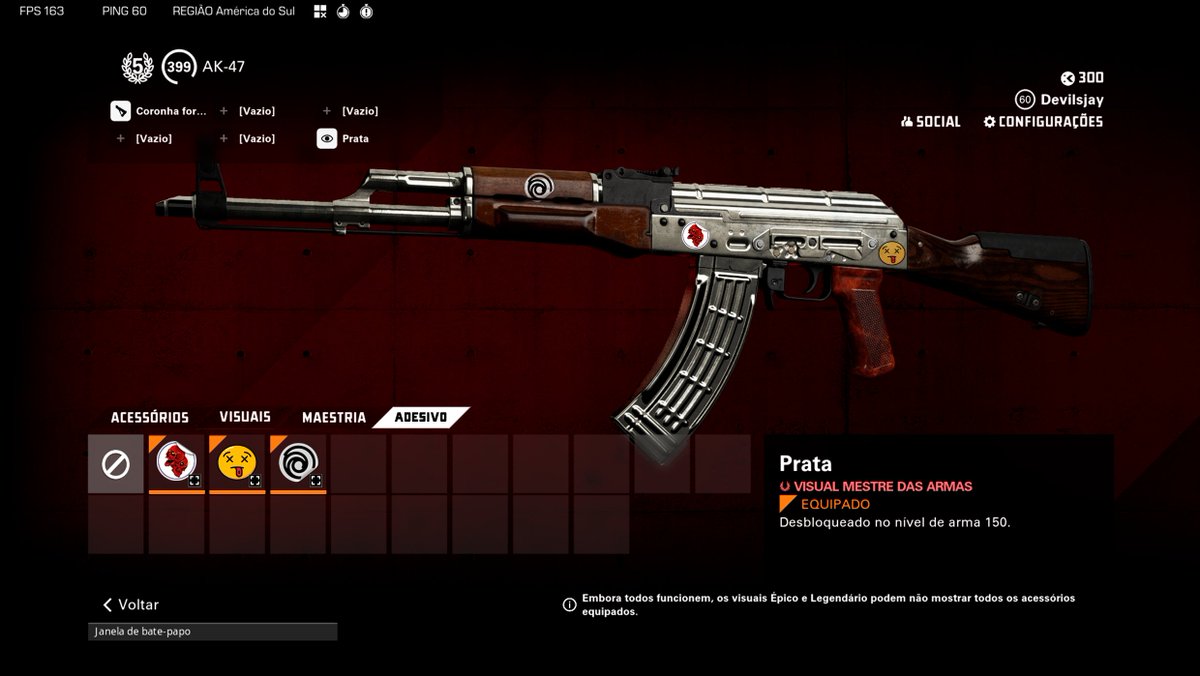Switch to the Acessórios tab

tap(149, 417)
